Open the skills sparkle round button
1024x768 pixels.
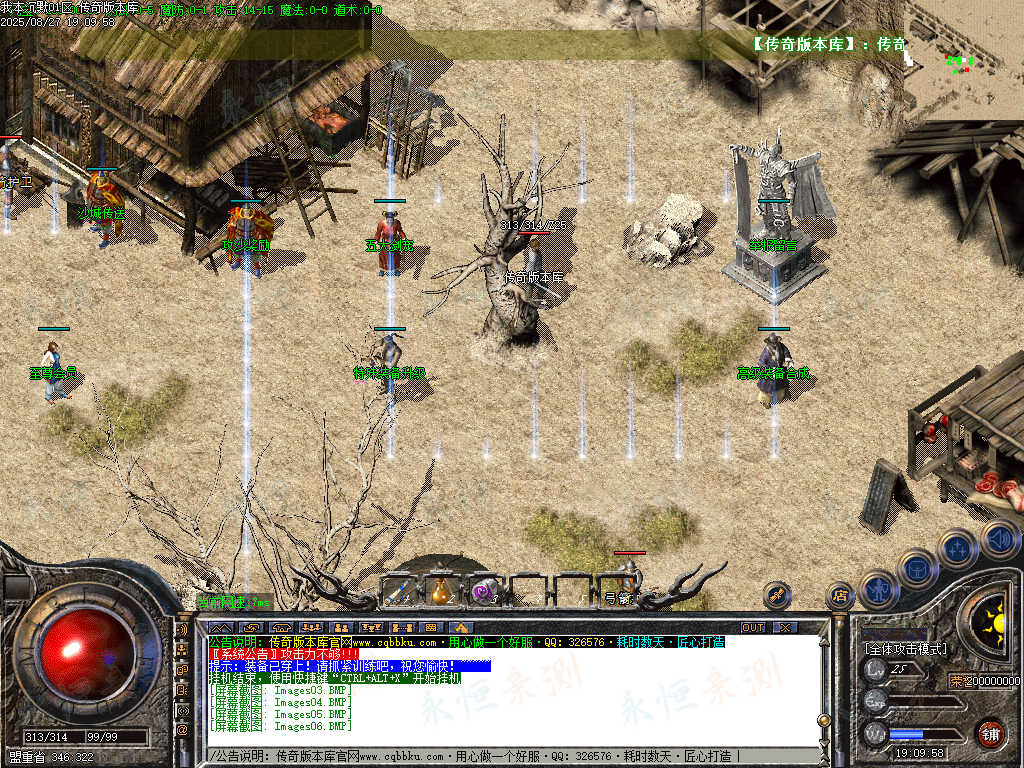click(x=957, y=548)
